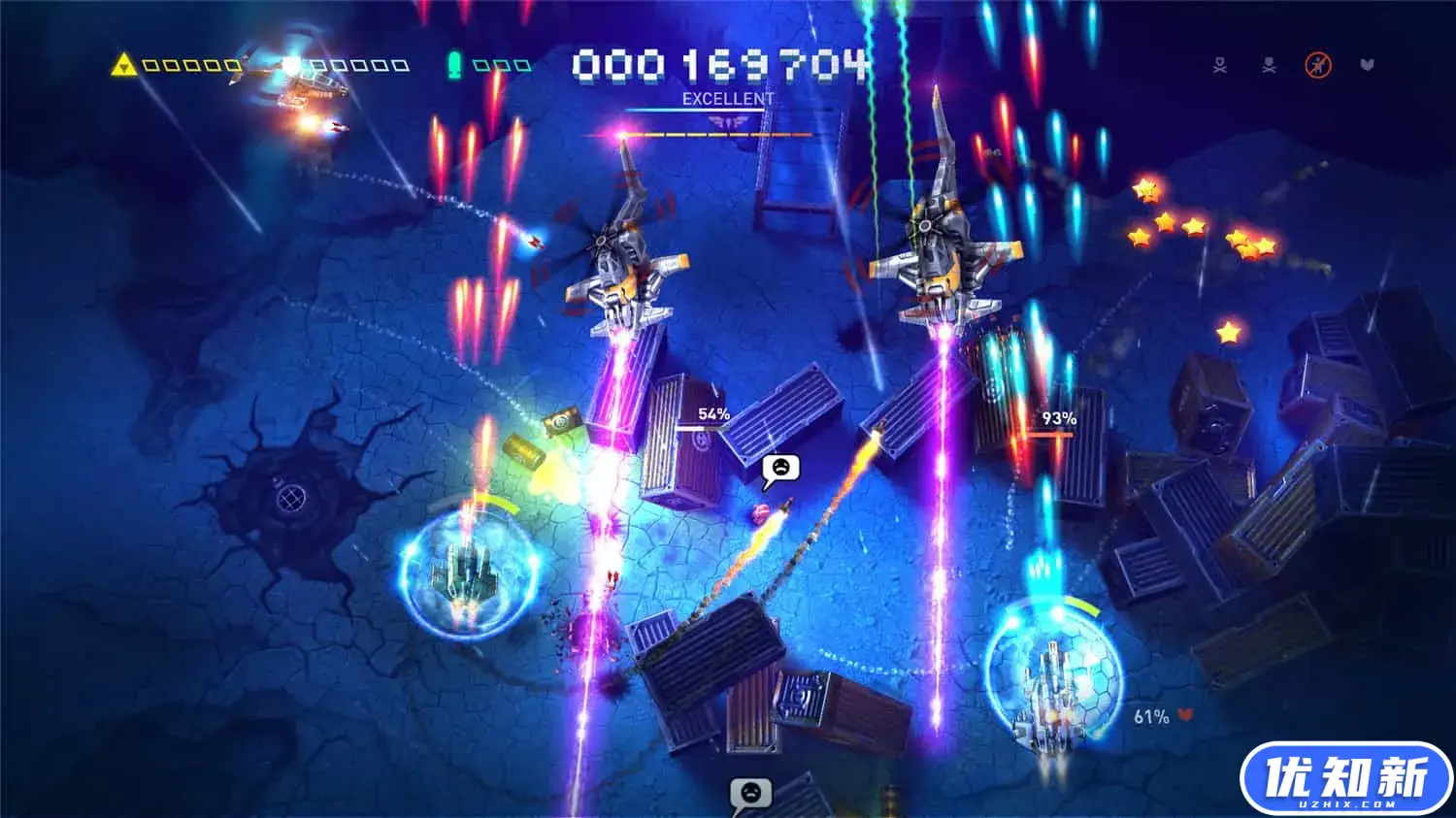Click the orange crossed-out person medal icon
Viewport: 1456px width, 818px height.
(x=1317, y=66)
